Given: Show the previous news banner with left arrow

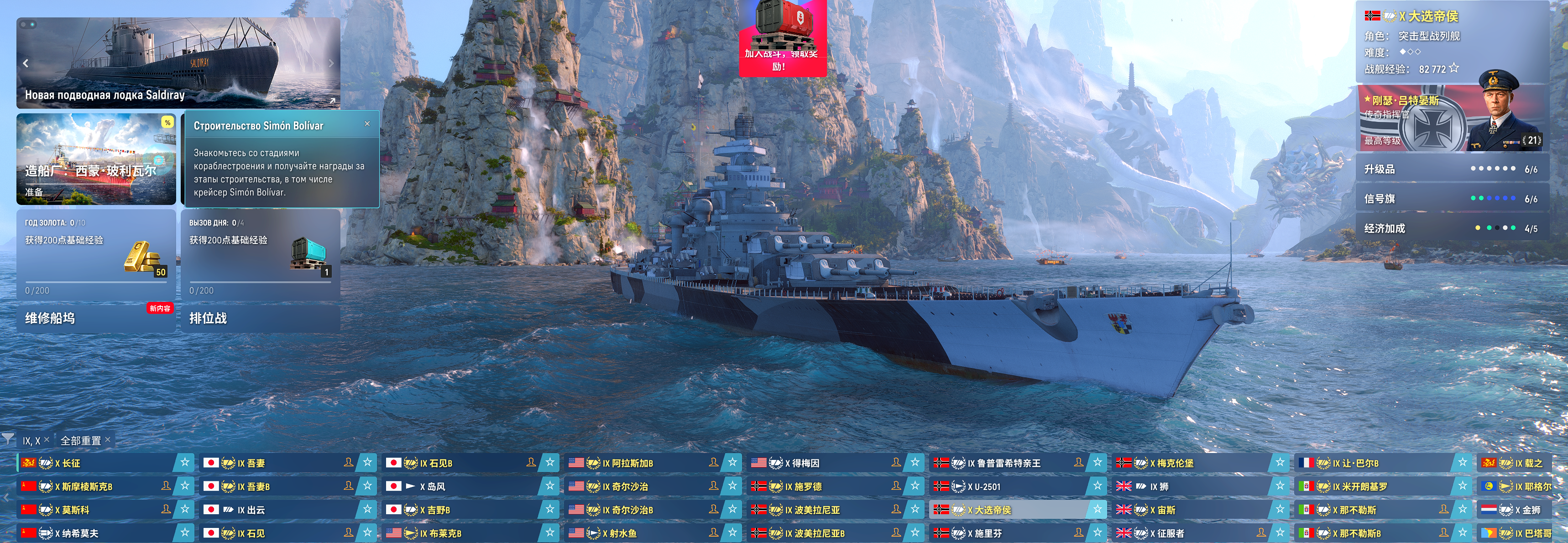Looking at the screenshot, I should [x=26, y=63].
